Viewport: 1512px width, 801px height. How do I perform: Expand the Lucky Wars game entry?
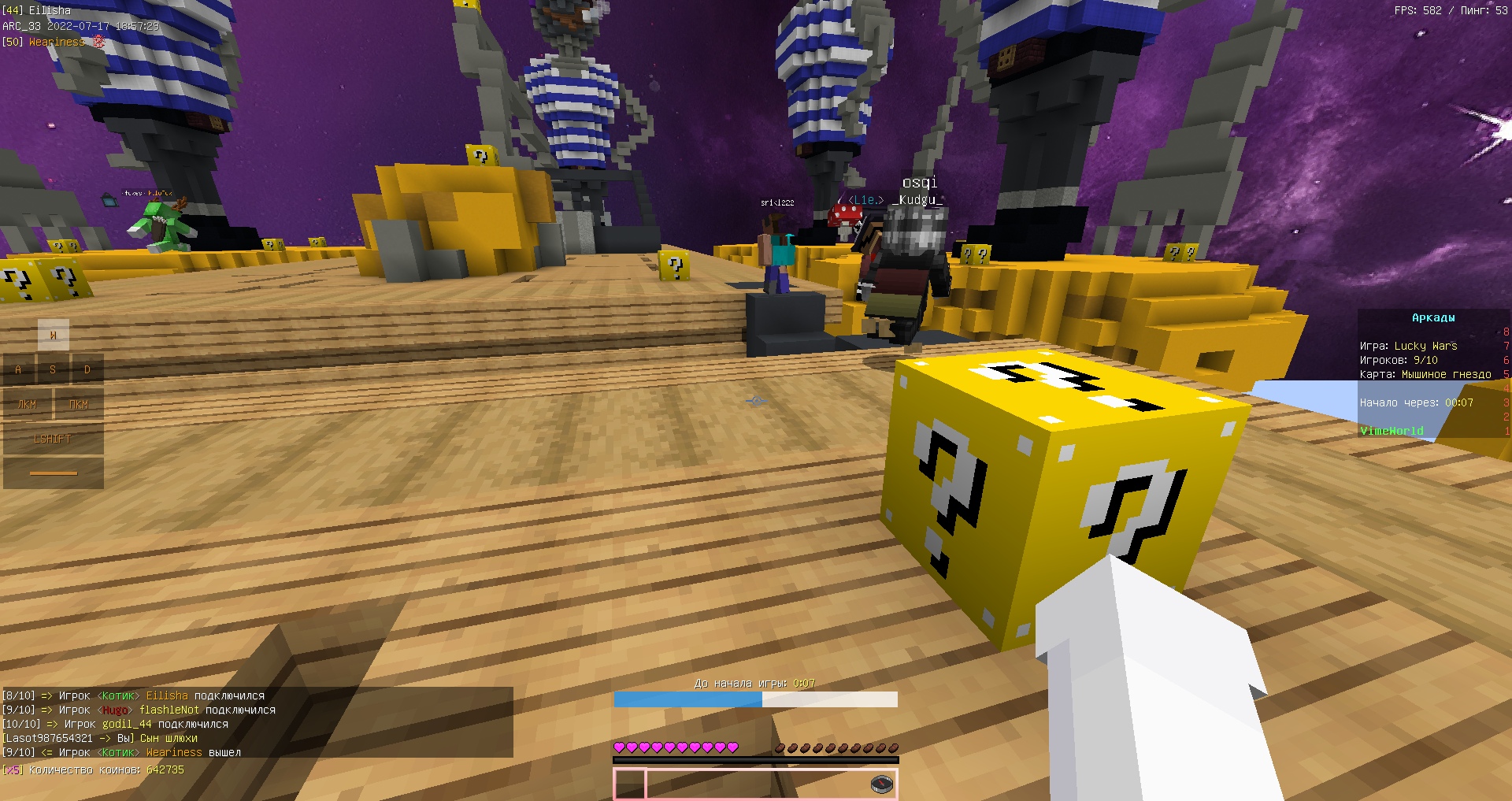(1408, 346)
